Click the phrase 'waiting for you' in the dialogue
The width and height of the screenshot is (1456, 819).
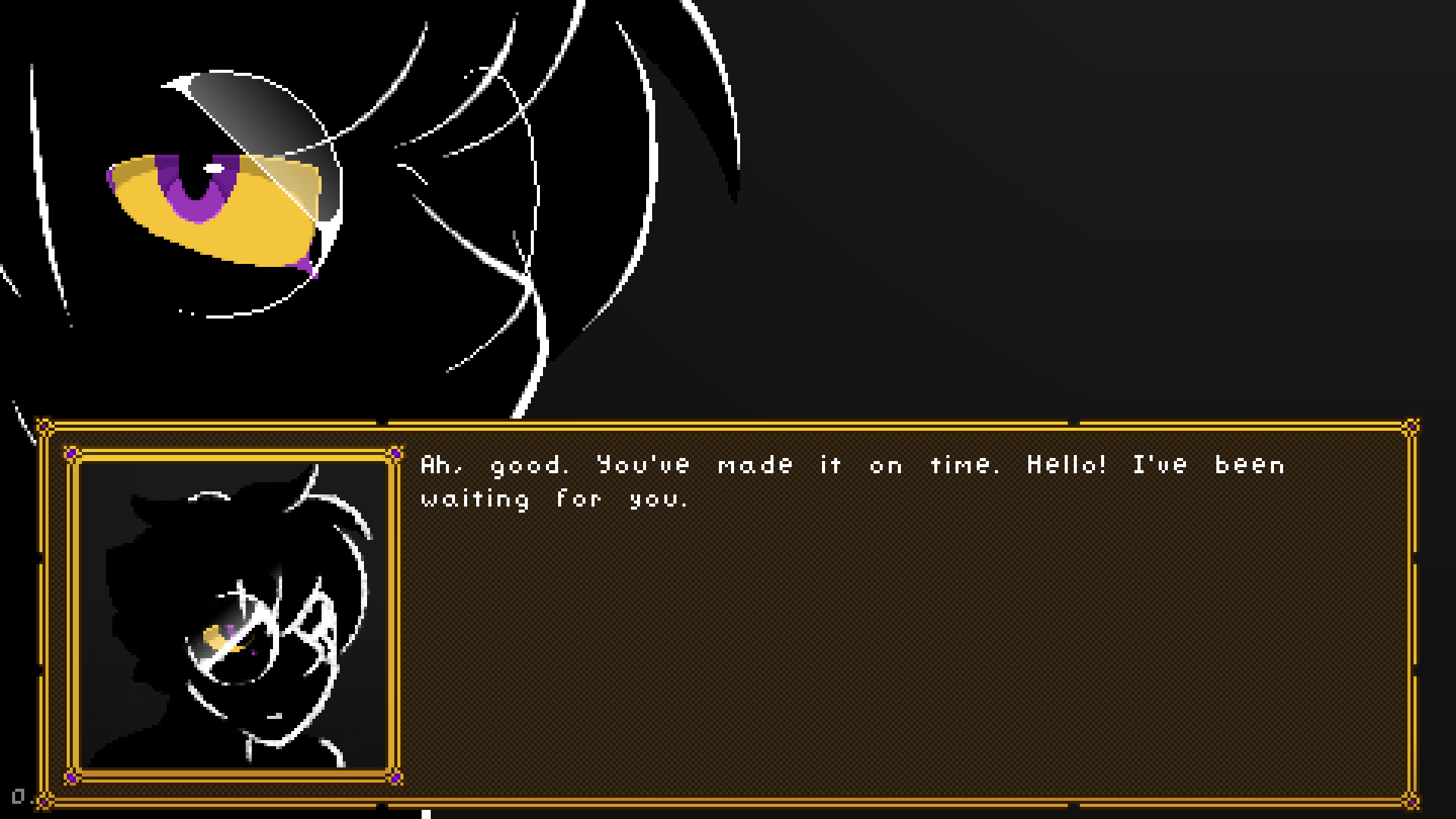point(546,498)
